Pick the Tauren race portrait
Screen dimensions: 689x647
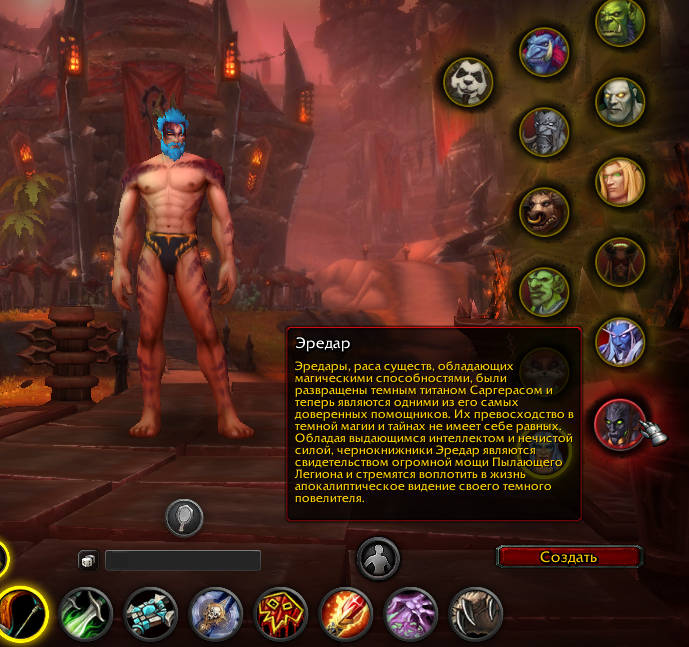[544, 210]
